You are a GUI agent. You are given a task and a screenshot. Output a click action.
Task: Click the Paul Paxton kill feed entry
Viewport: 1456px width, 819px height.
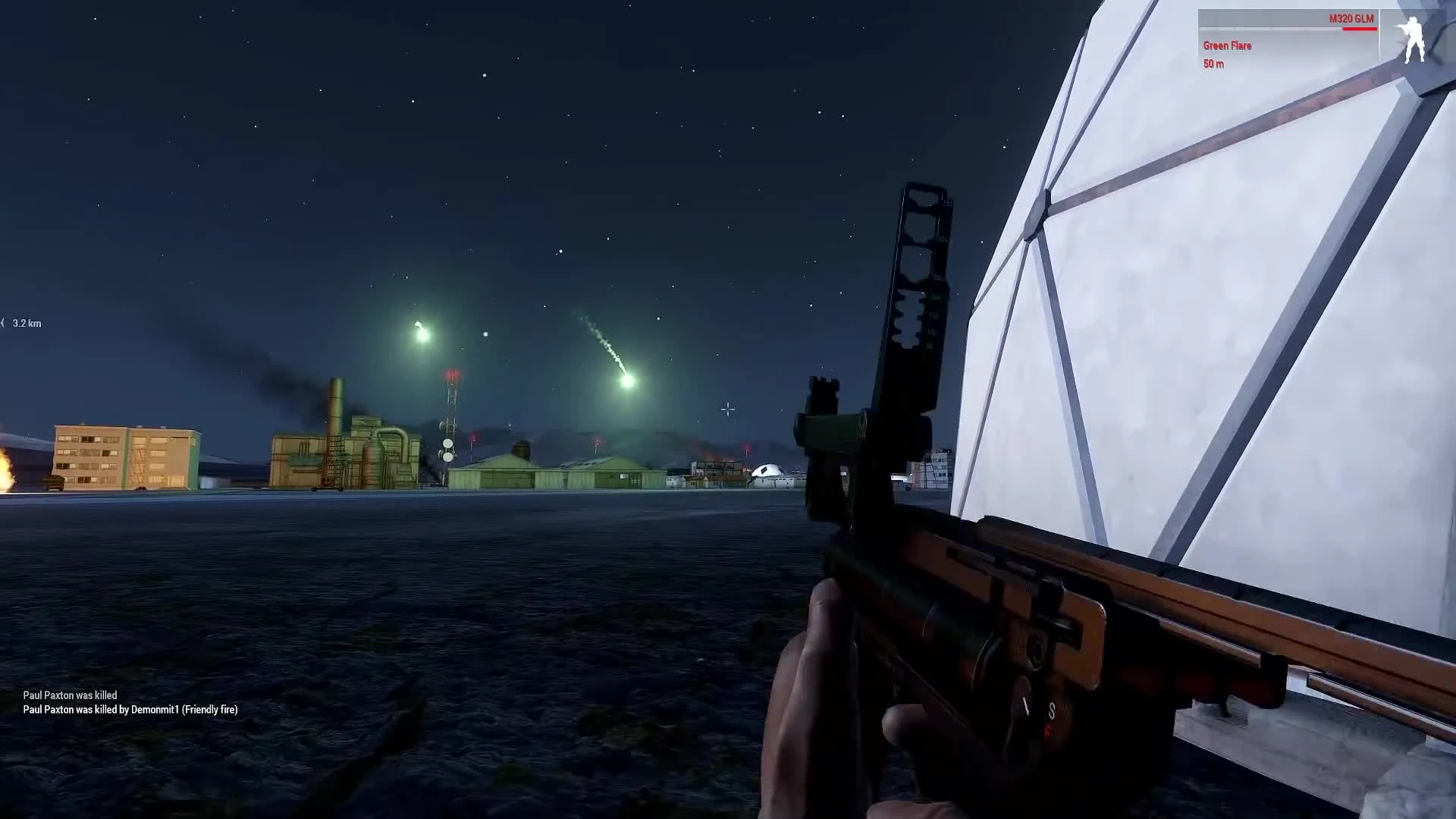click(x=70, y=695)
